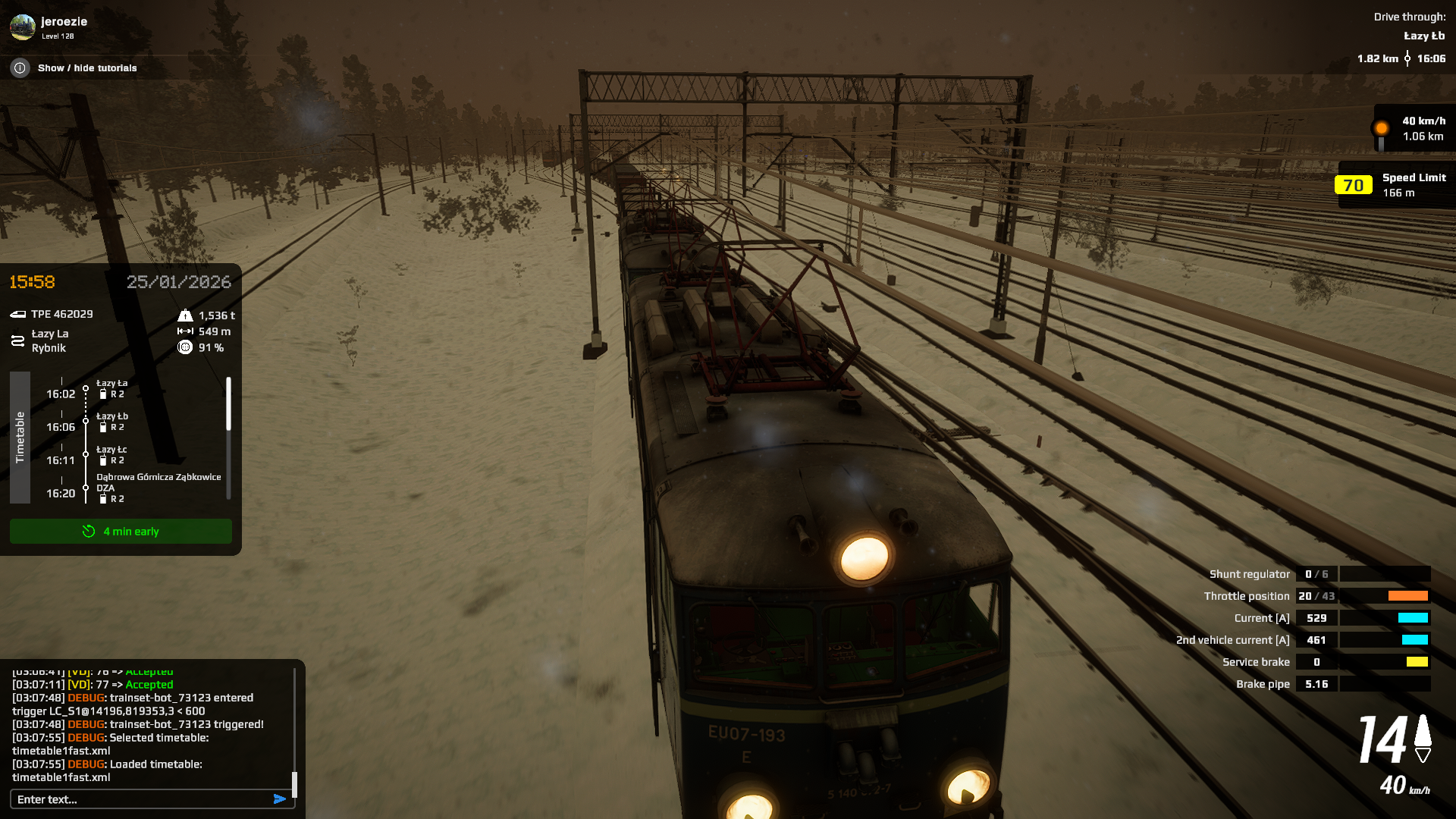Open the vertical Timetable tab
This screenshot has width=1456, height=819.
pyautogui.click(x=20, y=438)
